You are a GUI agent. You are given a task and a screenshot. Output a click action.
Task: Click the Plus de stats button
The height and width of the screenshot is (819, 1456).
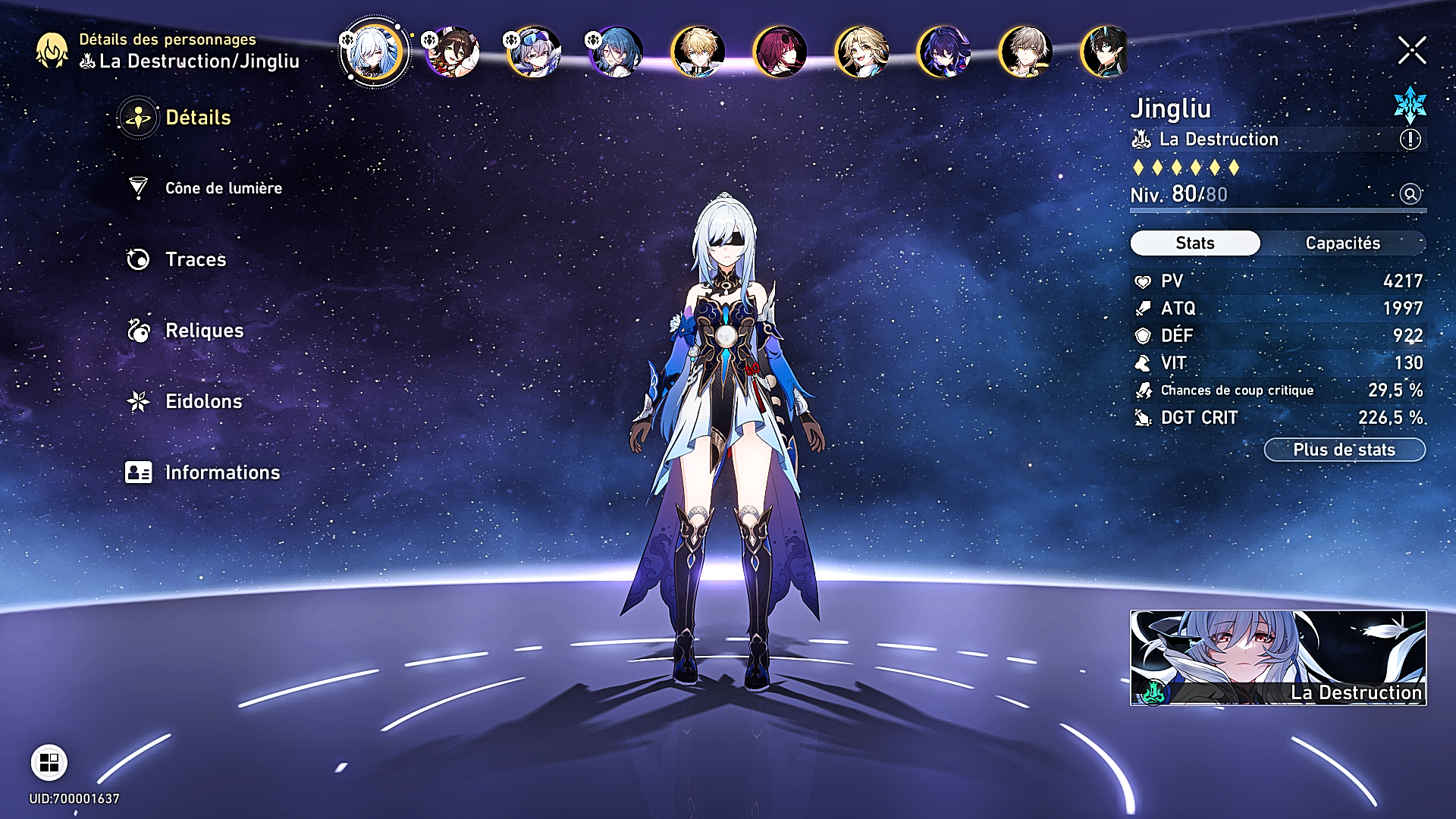(1344, 450)
